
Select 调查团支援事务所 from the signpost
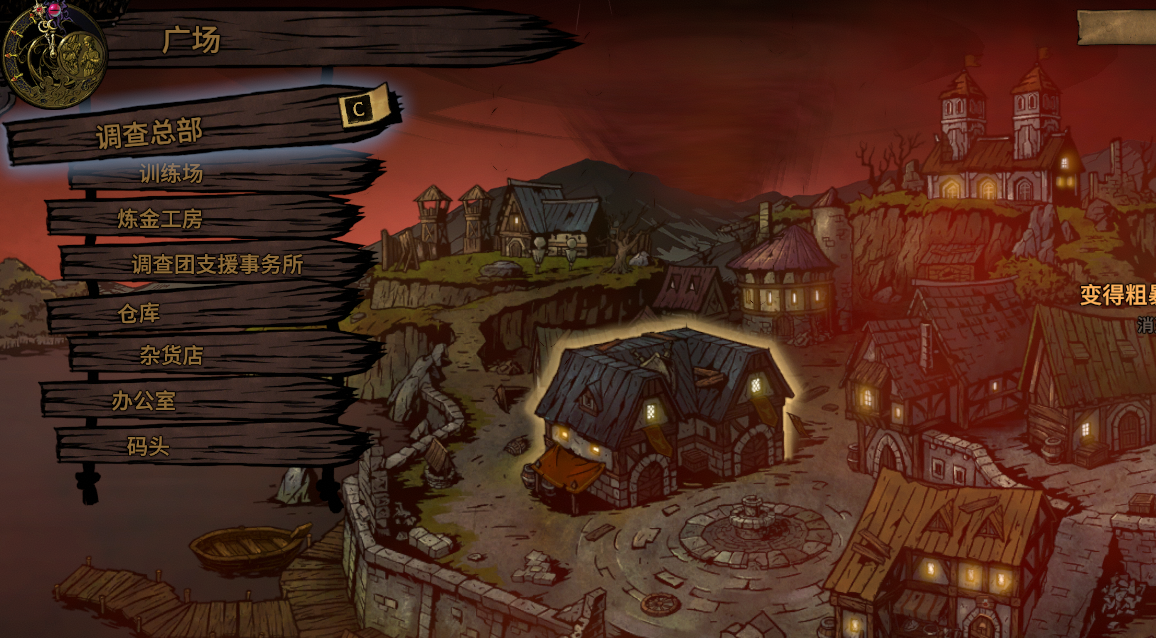217,265
